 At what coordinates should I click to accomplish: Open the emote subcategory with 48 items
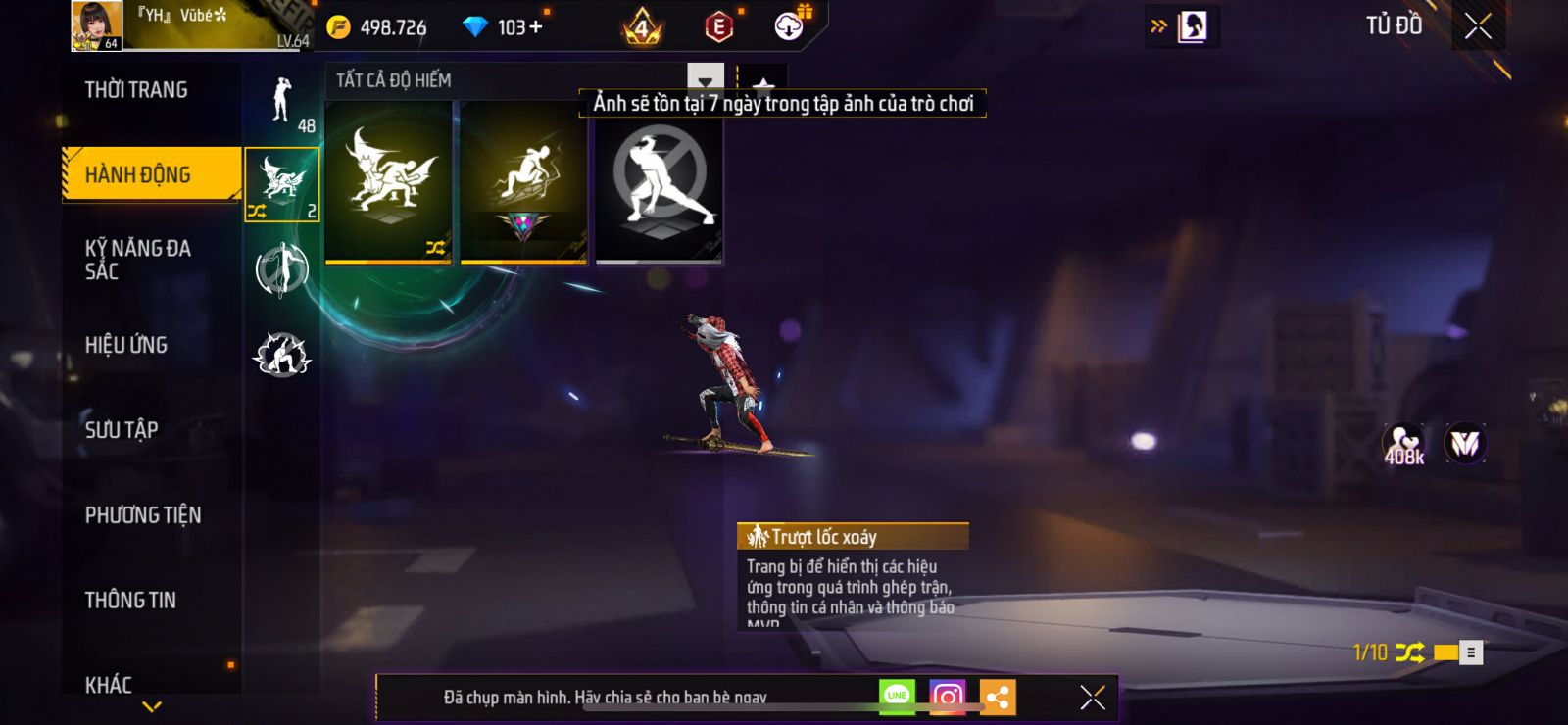coord(282,102)
